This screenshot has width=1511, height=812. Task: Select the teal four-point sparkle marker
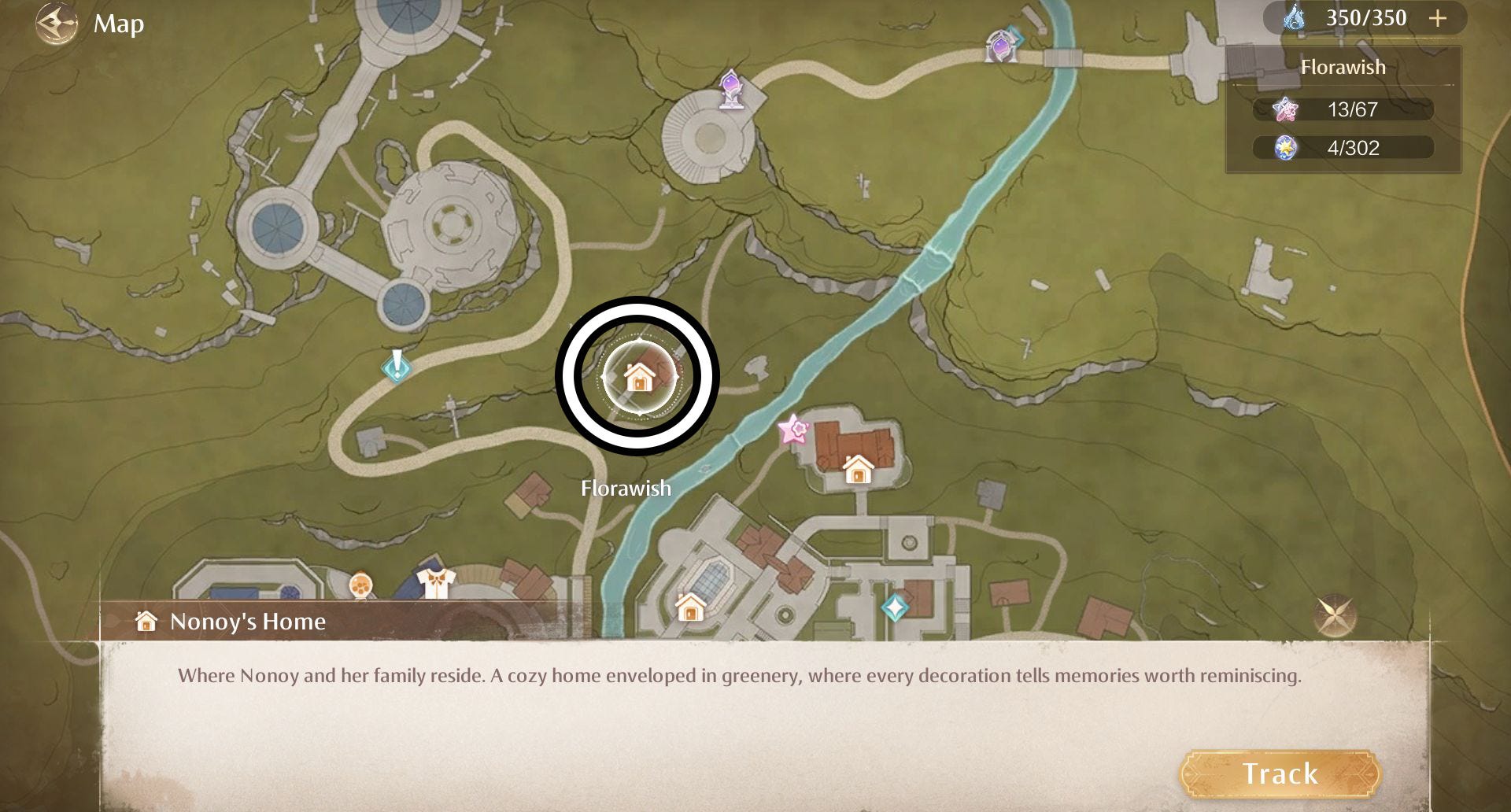(895, 607)
